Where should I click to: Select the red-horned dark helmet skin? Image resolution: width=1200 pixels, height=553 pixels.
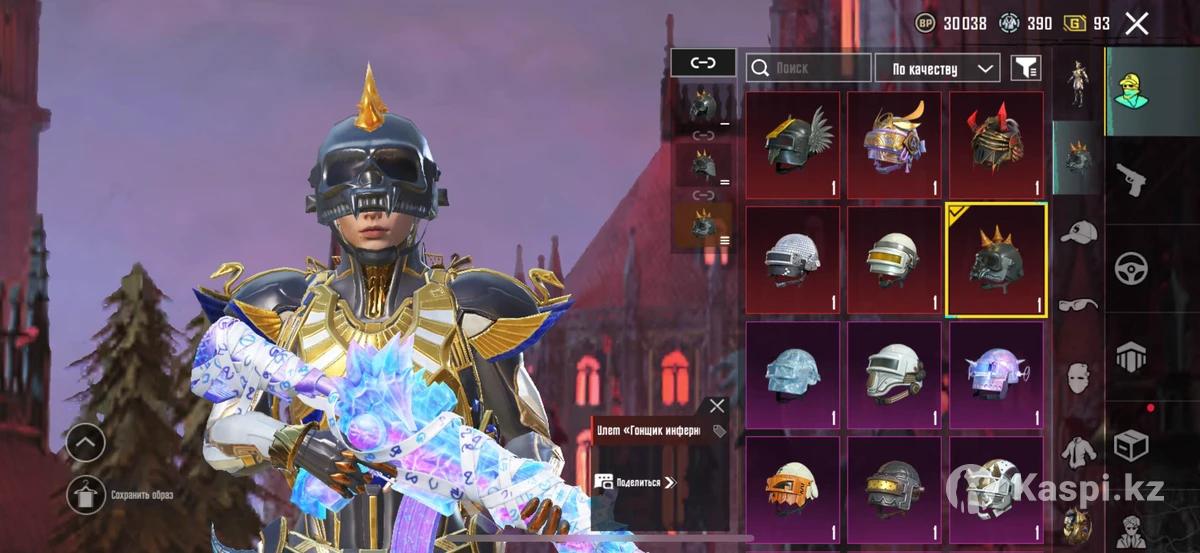tap(996, 141)
